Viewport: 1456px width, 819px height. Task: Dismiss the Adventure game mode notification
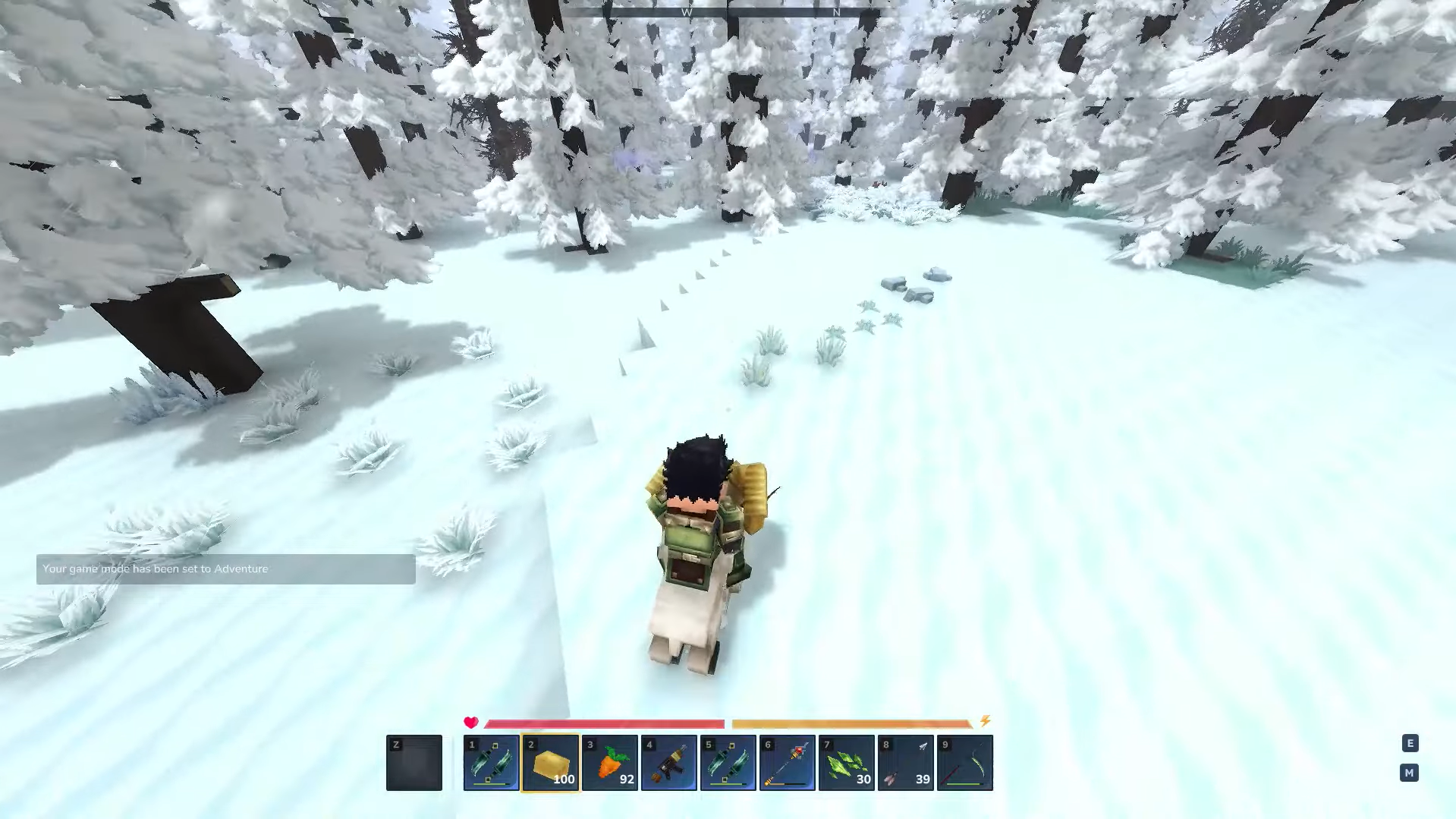(x=225, y=569)
